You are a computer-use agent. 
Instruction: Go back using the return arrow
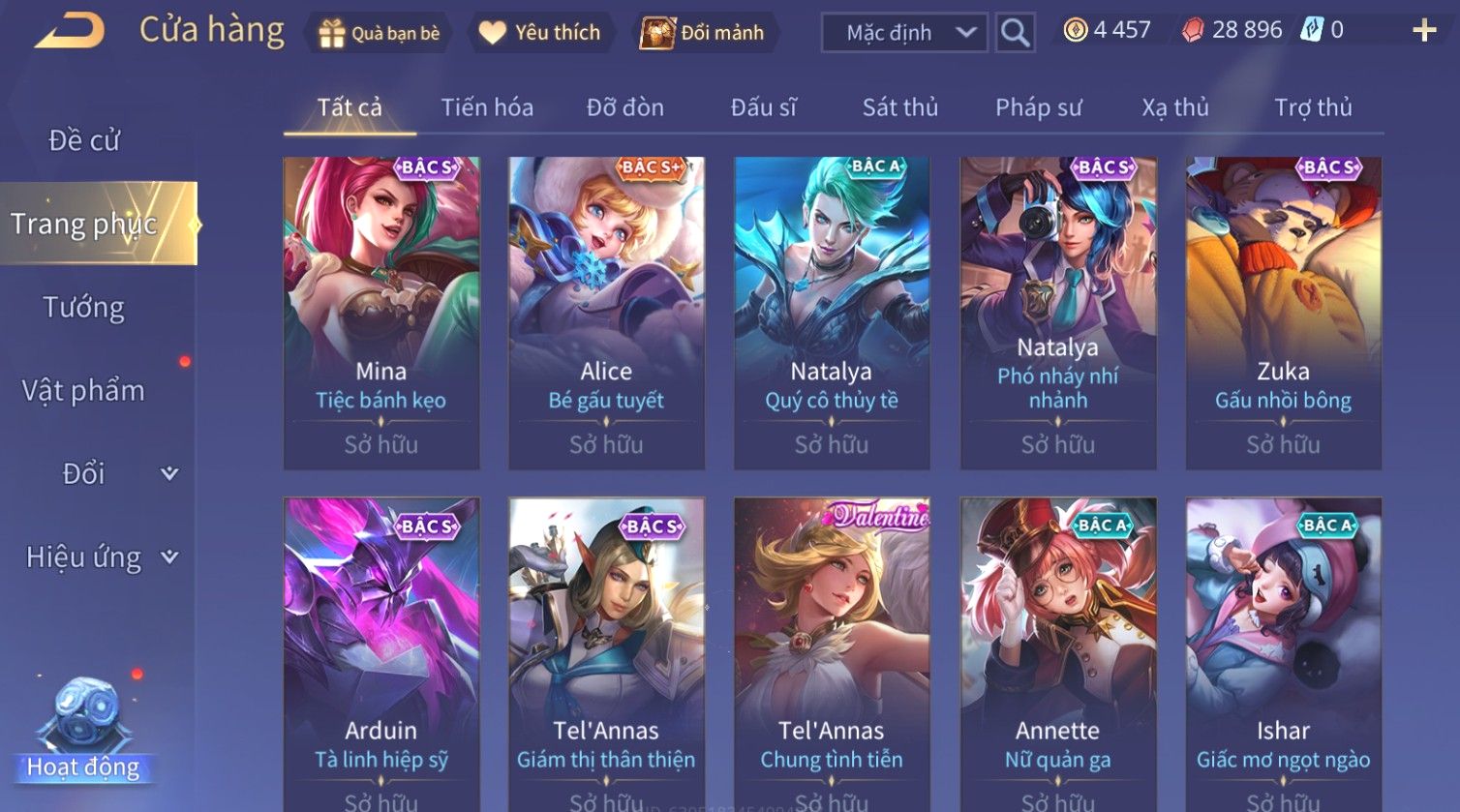[70, 31]
